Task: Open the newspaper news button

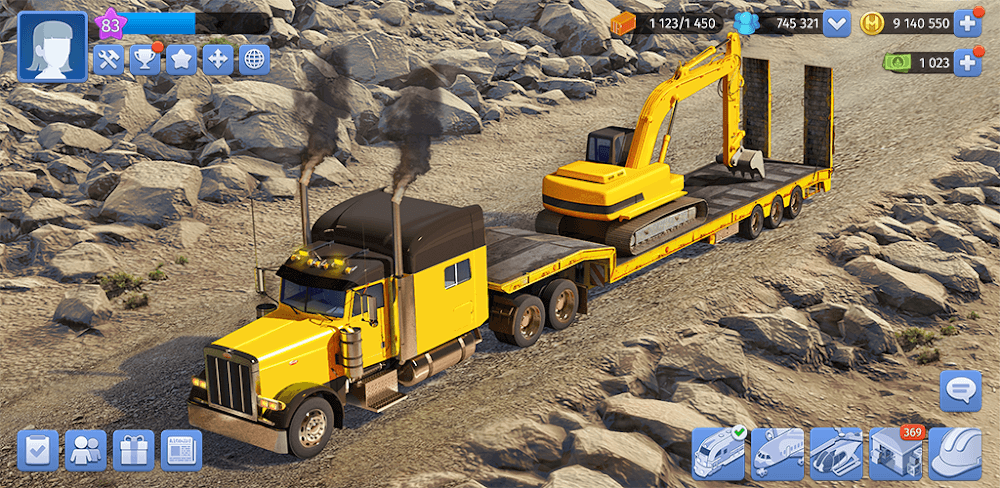Action: pos(181,450)
